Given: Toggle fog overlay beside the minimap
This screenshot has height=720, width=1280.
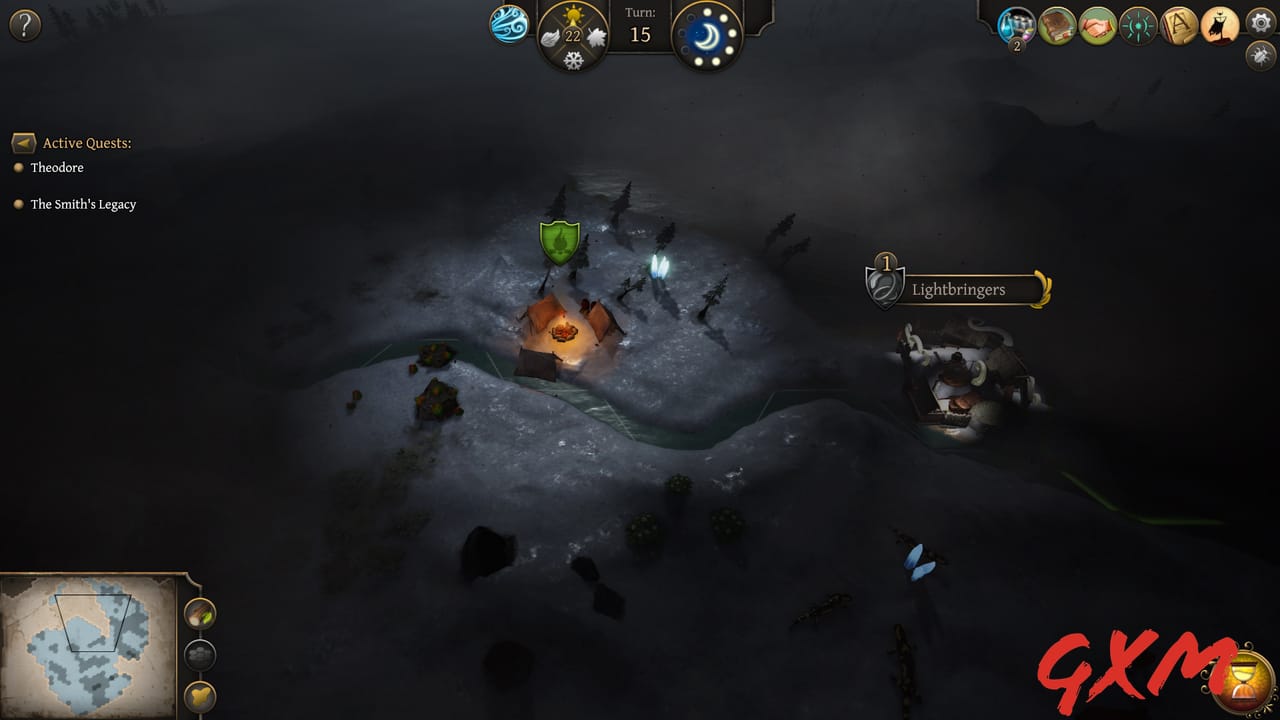Looking at the screenshot, I should [x=200, y=656].
